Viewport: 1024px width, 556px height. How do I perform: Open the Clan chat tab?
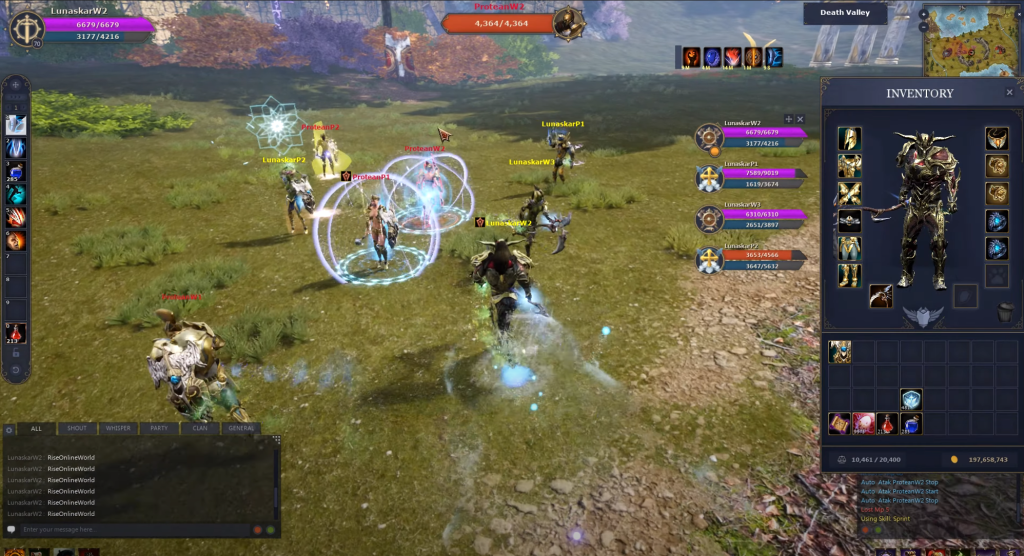[x=200, y=428]
